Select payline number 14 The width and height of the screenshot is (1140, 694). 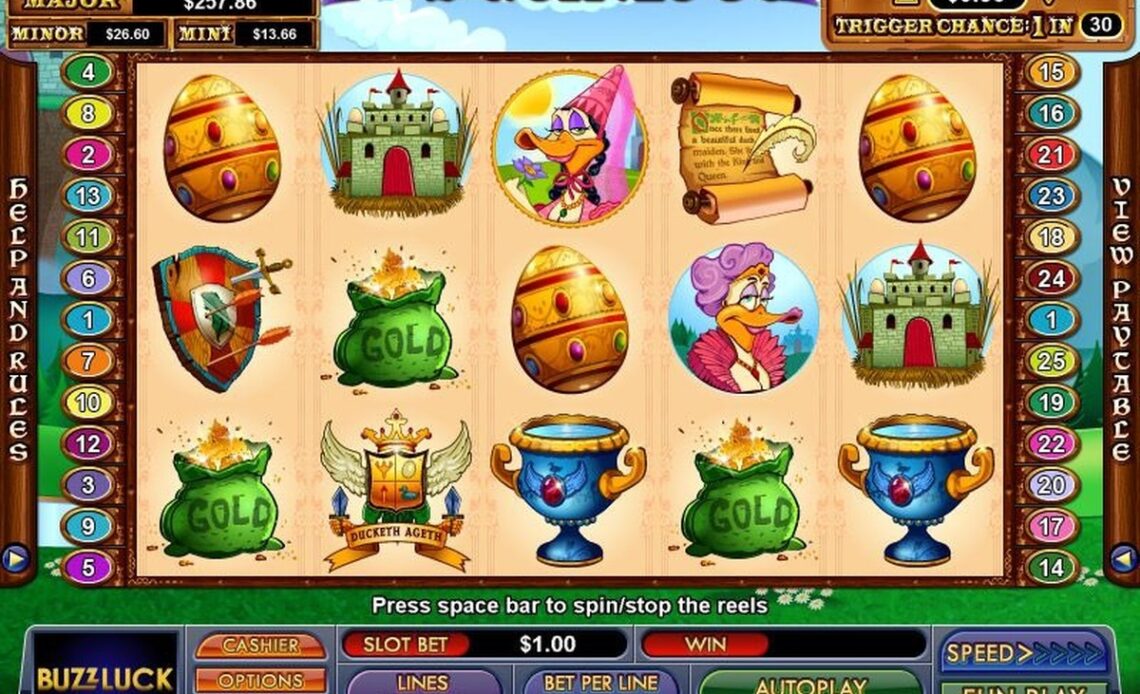(1051, 568)
